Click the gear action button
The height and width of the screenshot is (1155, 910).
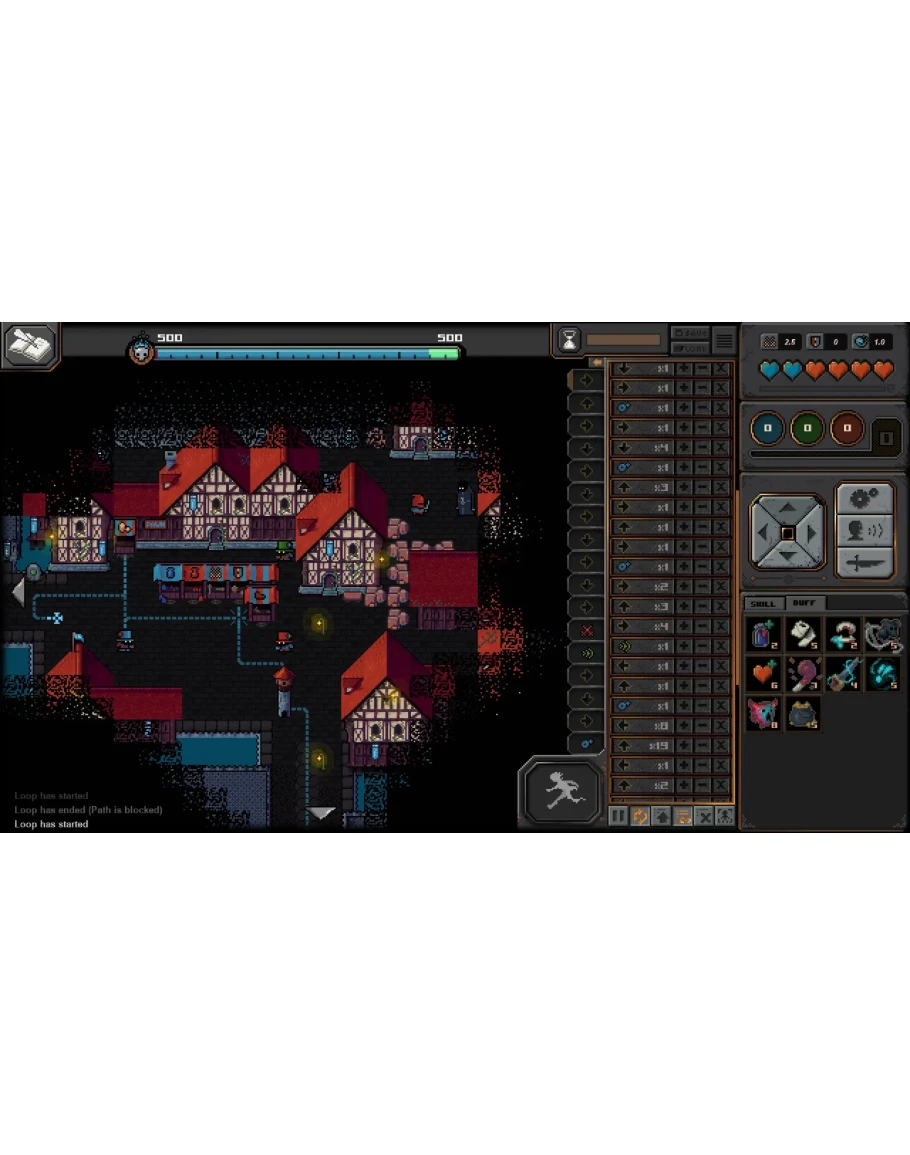pos(863,499)
